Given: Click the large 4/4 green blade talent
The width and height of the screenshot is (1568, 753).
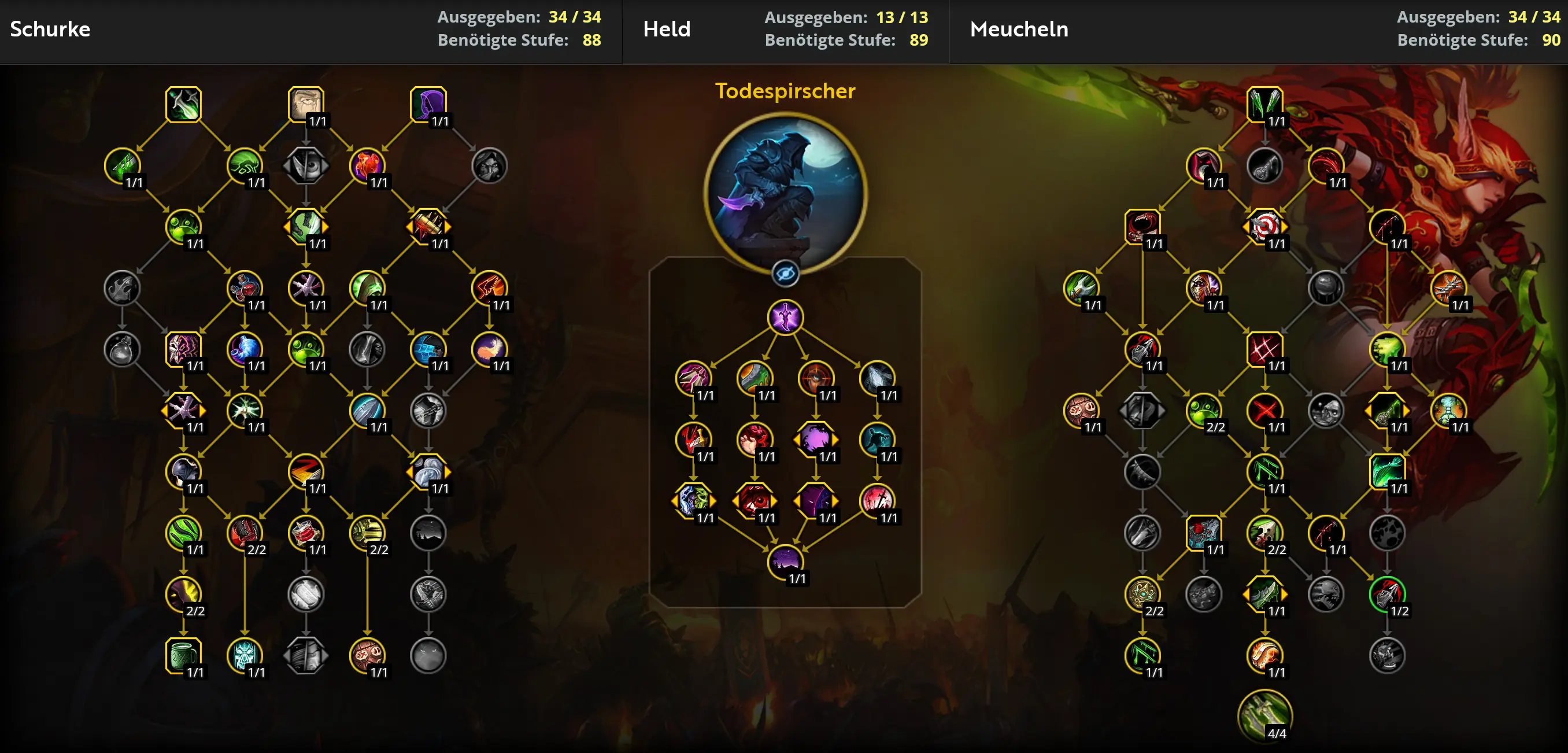Looking at the screenshot, I should tap(1265, 716).
